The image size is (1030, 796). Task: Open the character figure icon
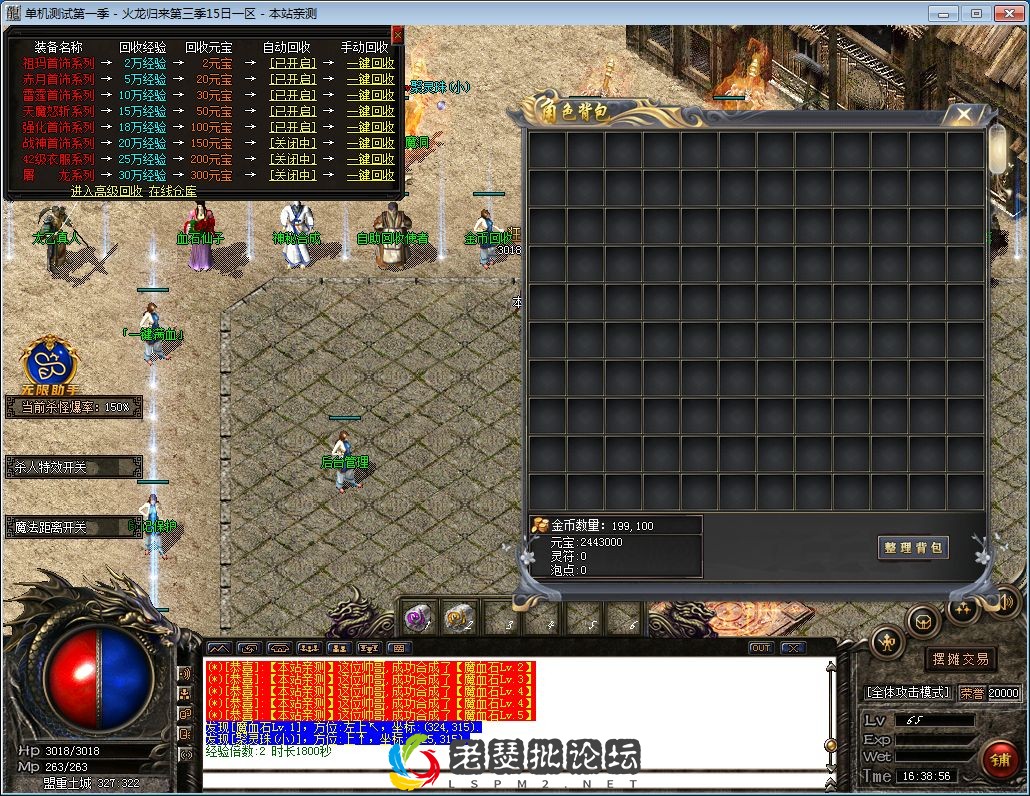pyautogui.click(x=886, y=642)
